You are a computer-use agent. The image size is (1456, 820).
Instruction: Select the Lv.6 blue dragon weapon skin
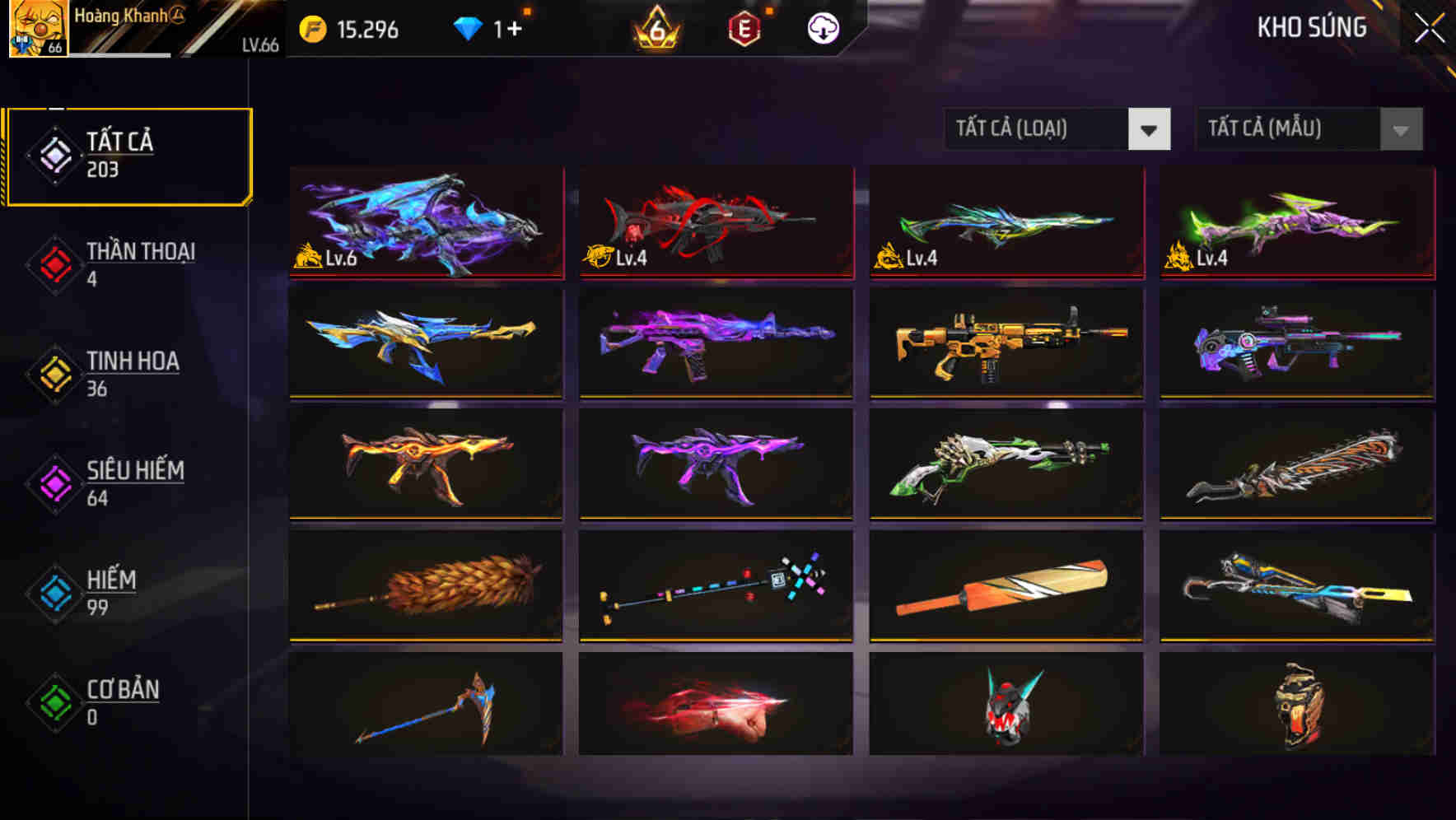tap(426, 222)
